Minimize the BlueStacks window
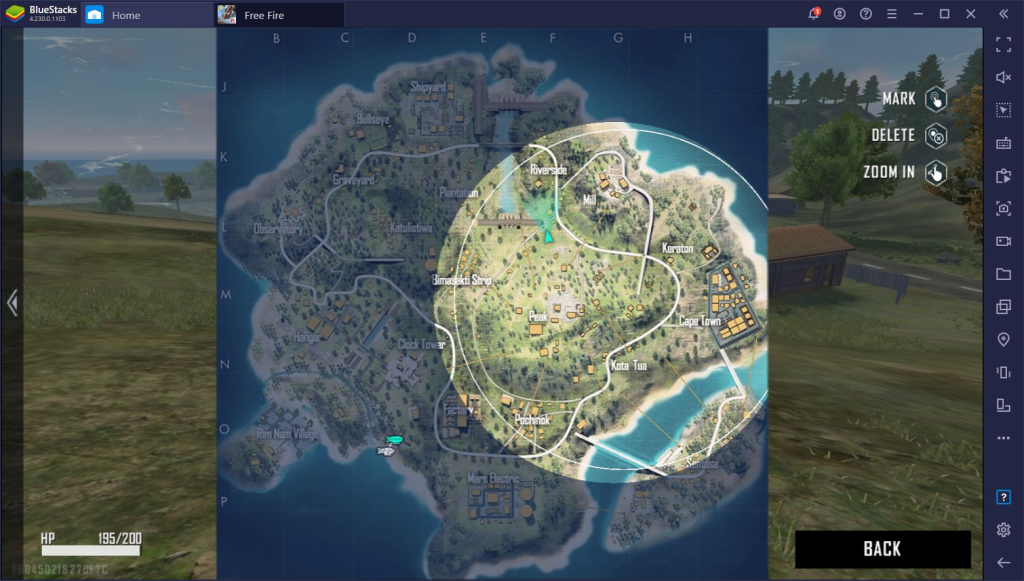Image resolution: width=1024 pixels, height=581 pixels. pyautogui.click(x=918, y=14)
